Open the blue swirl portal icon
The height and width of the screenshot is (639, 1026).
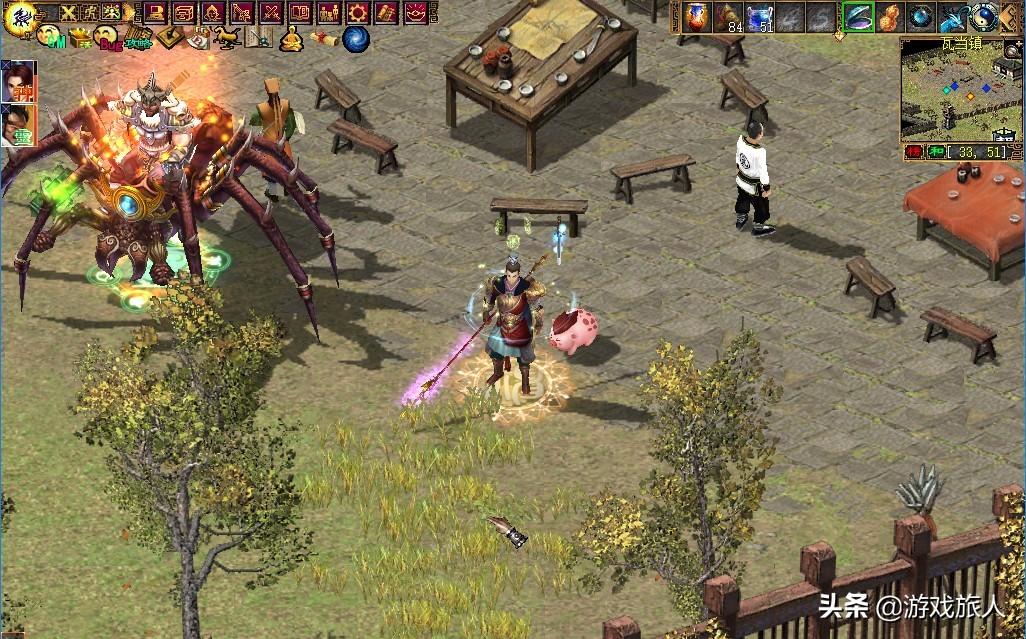(355, 39)
